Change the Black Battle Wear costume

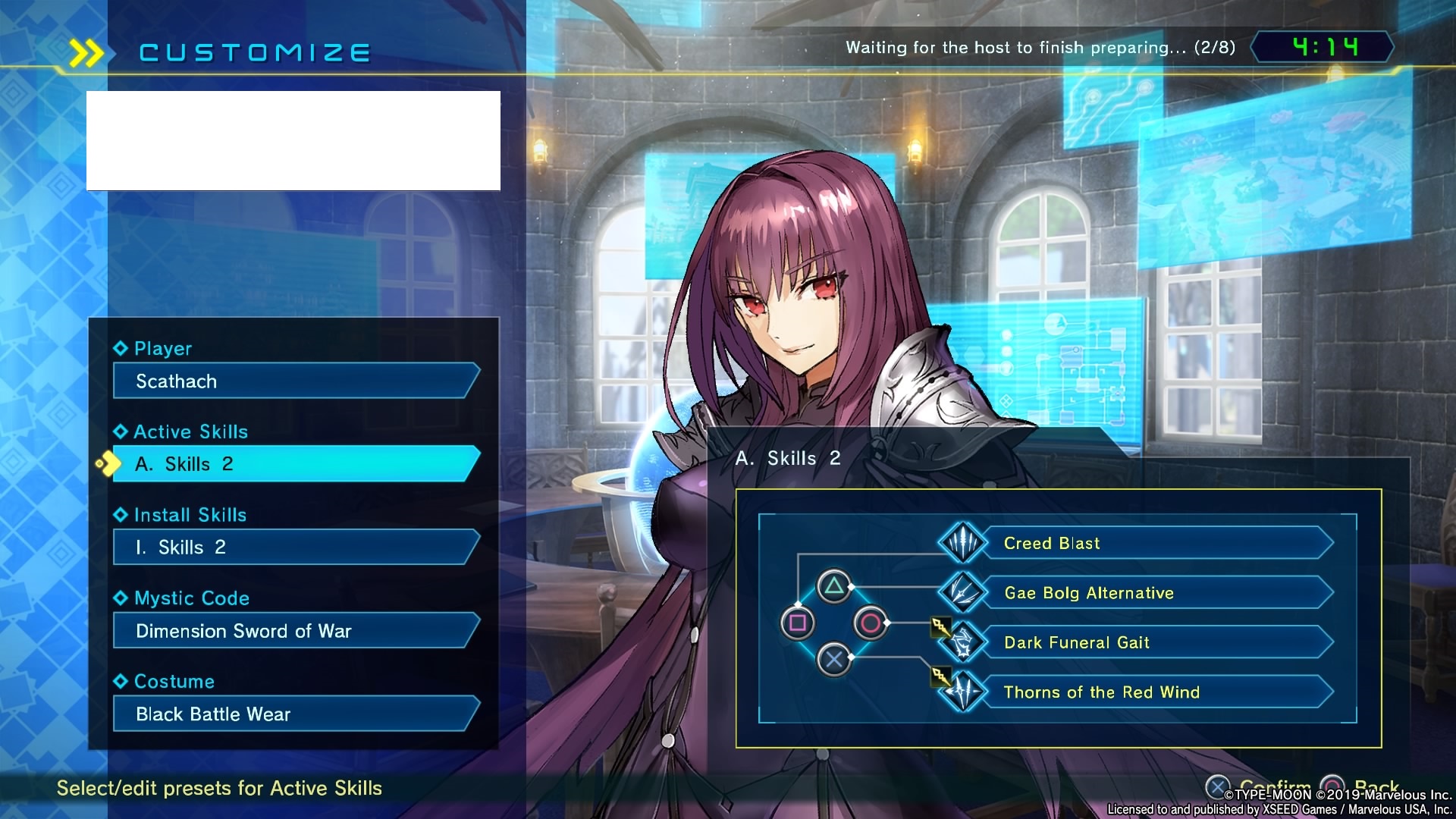click(x=296, y=714)
